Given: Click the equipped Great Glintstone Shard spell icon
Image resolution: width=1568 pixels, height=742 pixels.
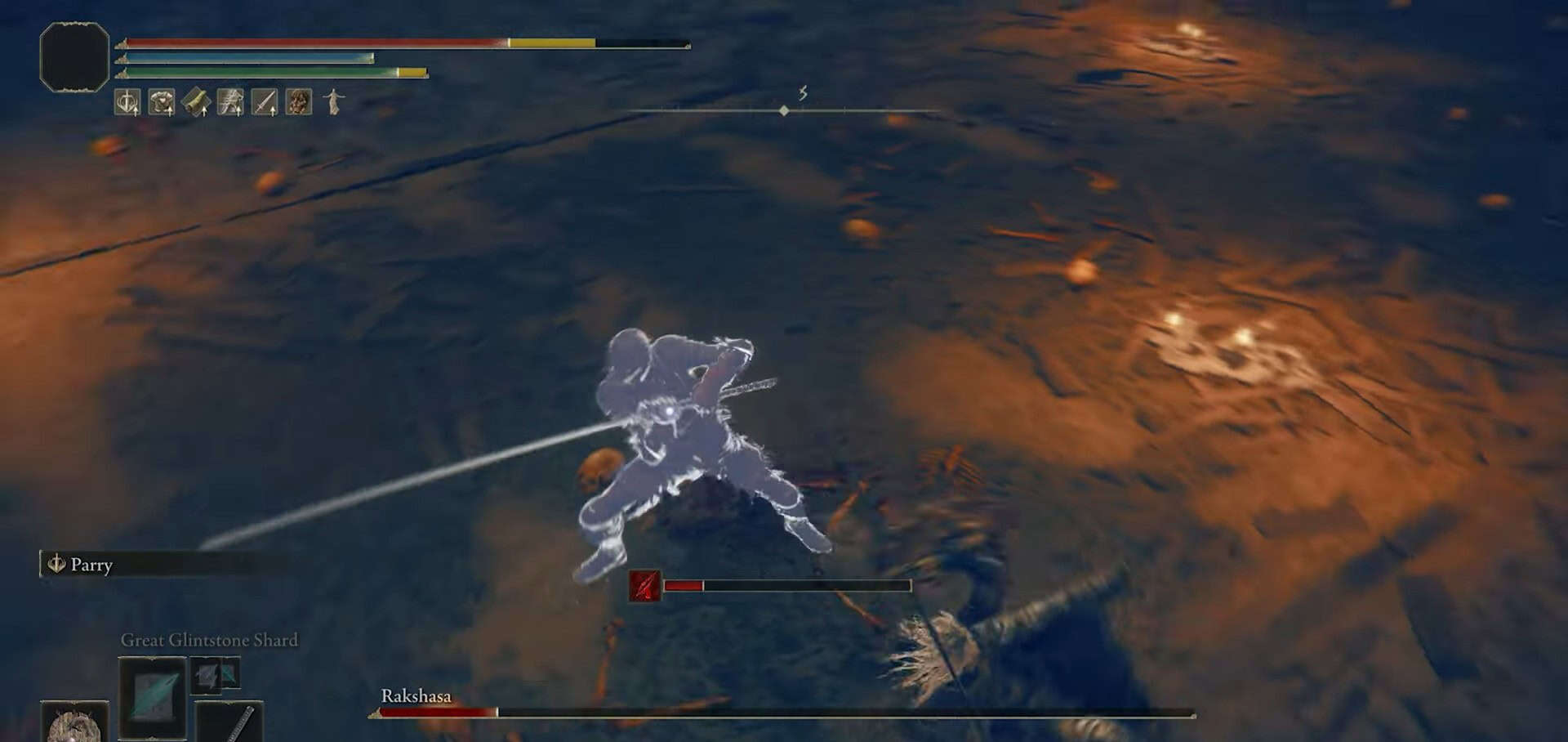Looking at the screenshot, I should pos(154,699).
